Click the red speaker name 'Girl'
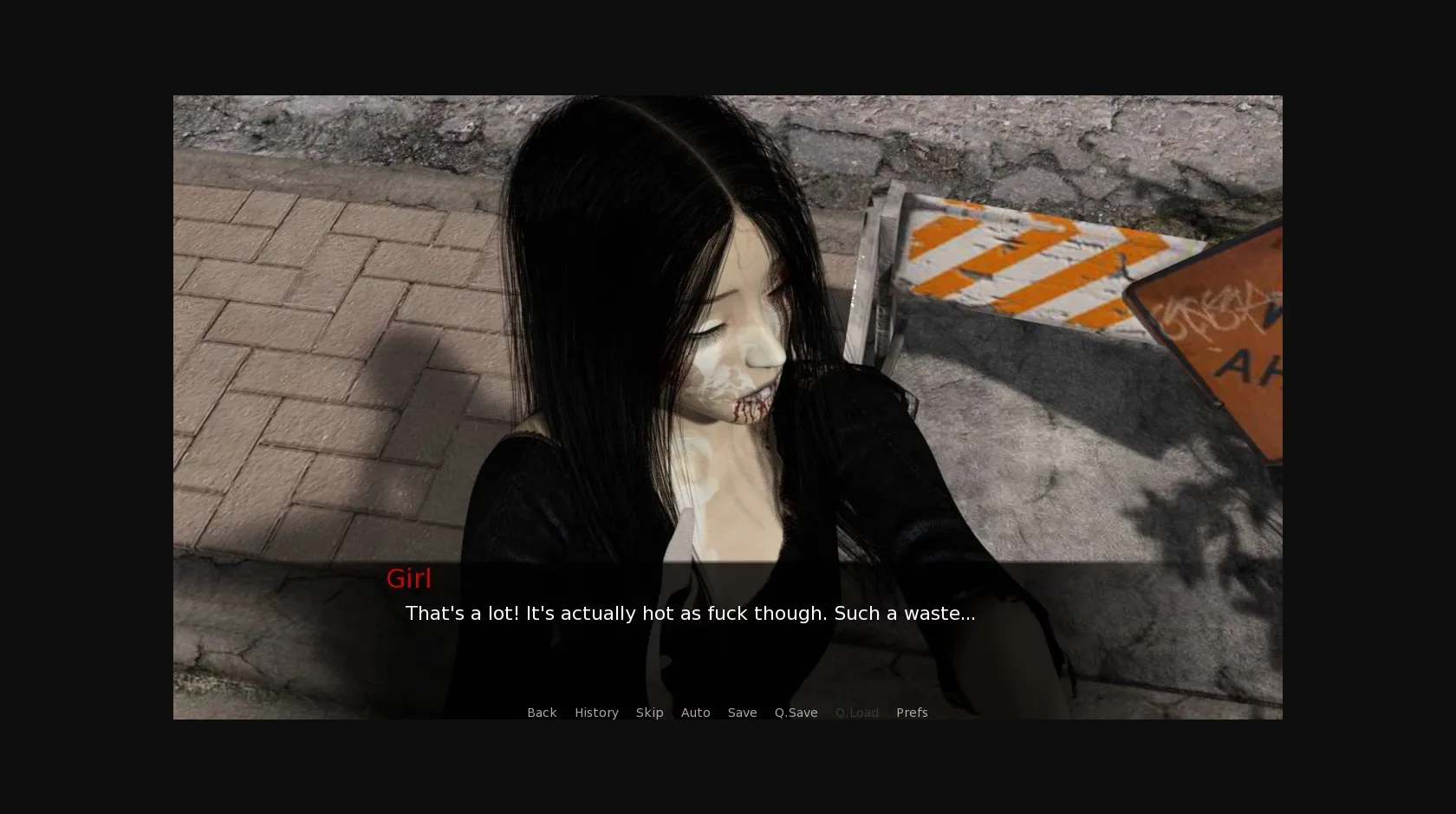 coord(408,578)
